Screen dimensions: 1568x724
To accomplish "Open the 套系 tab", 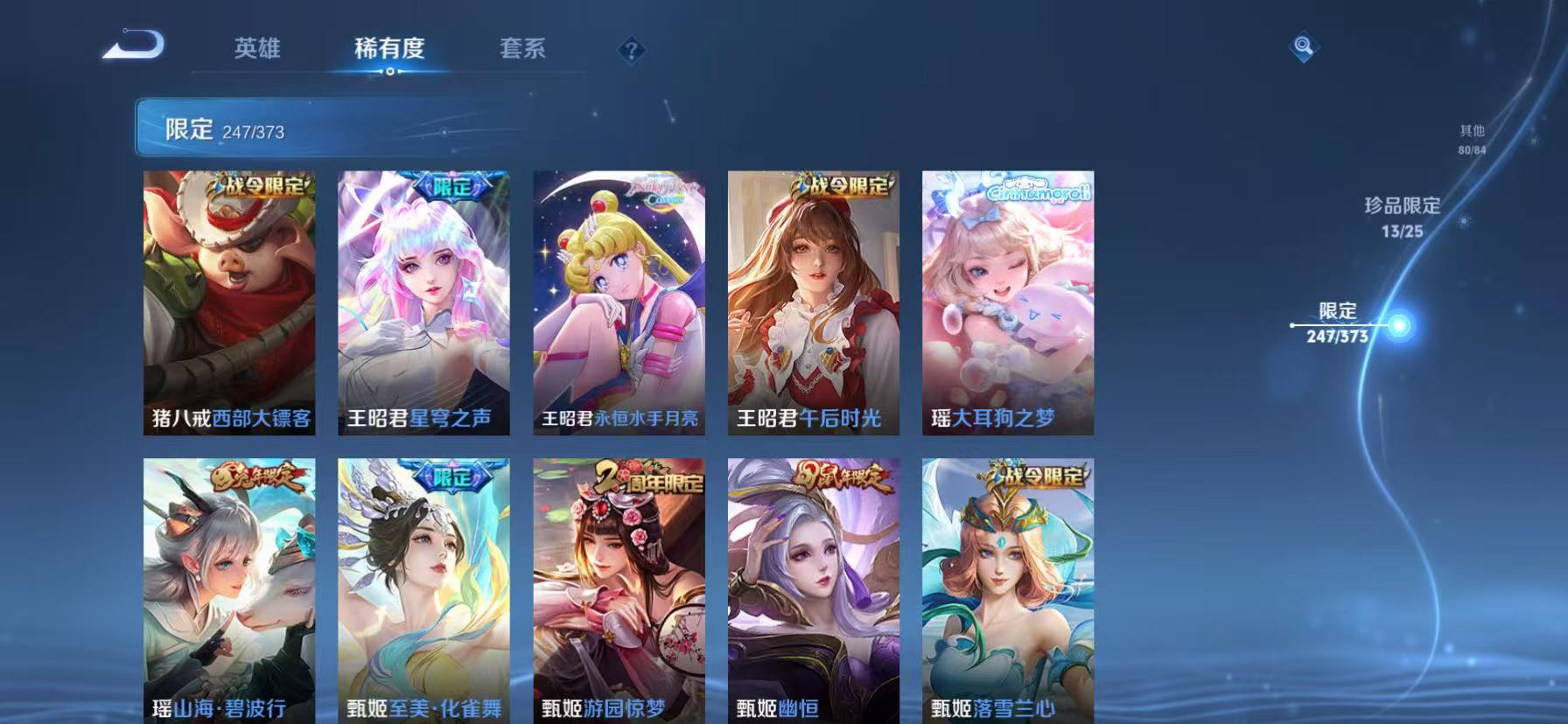I will pos(522,50).
